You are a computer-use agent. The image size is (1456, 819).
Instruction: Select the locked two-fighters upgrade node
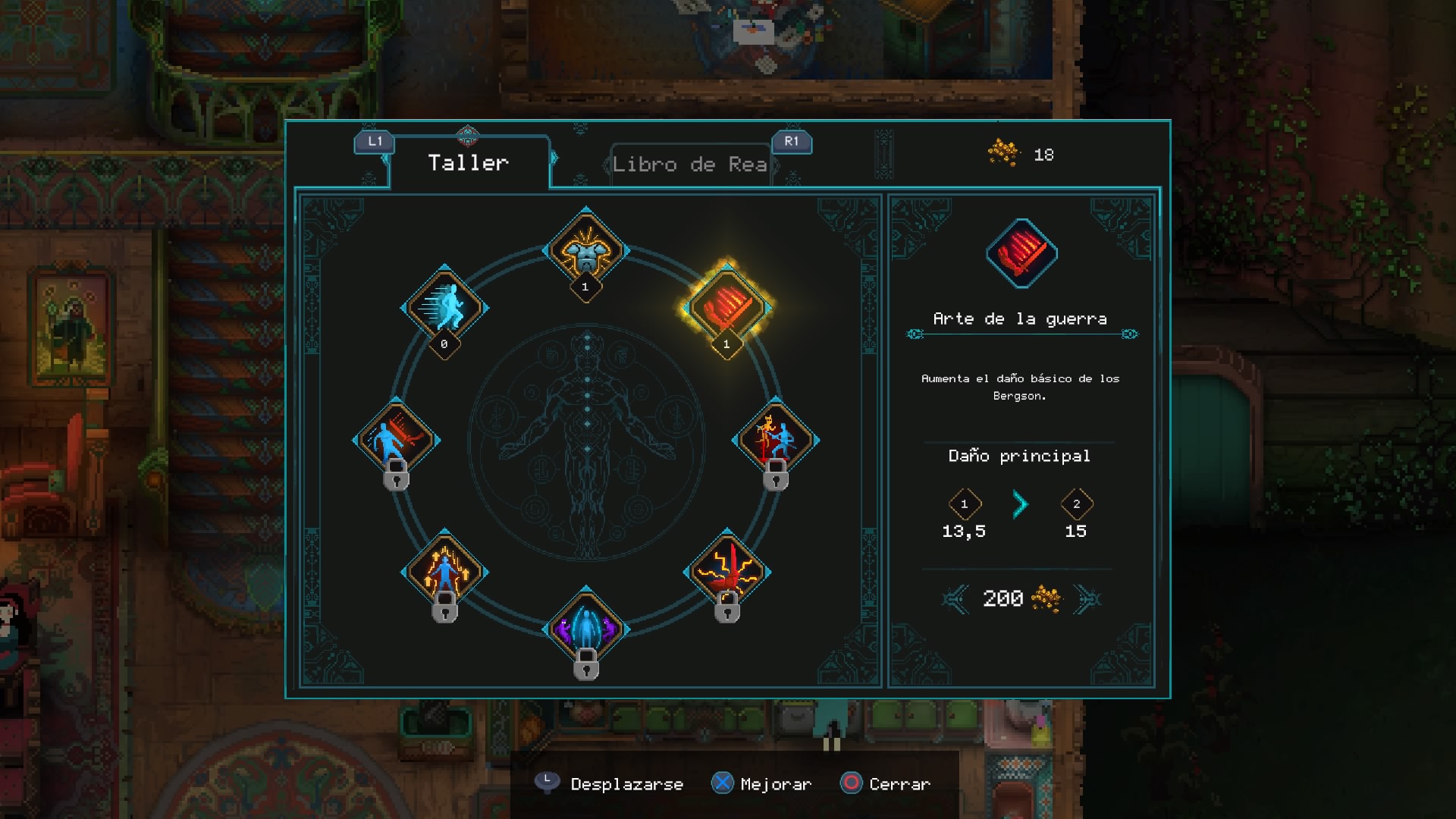point(775,440)
